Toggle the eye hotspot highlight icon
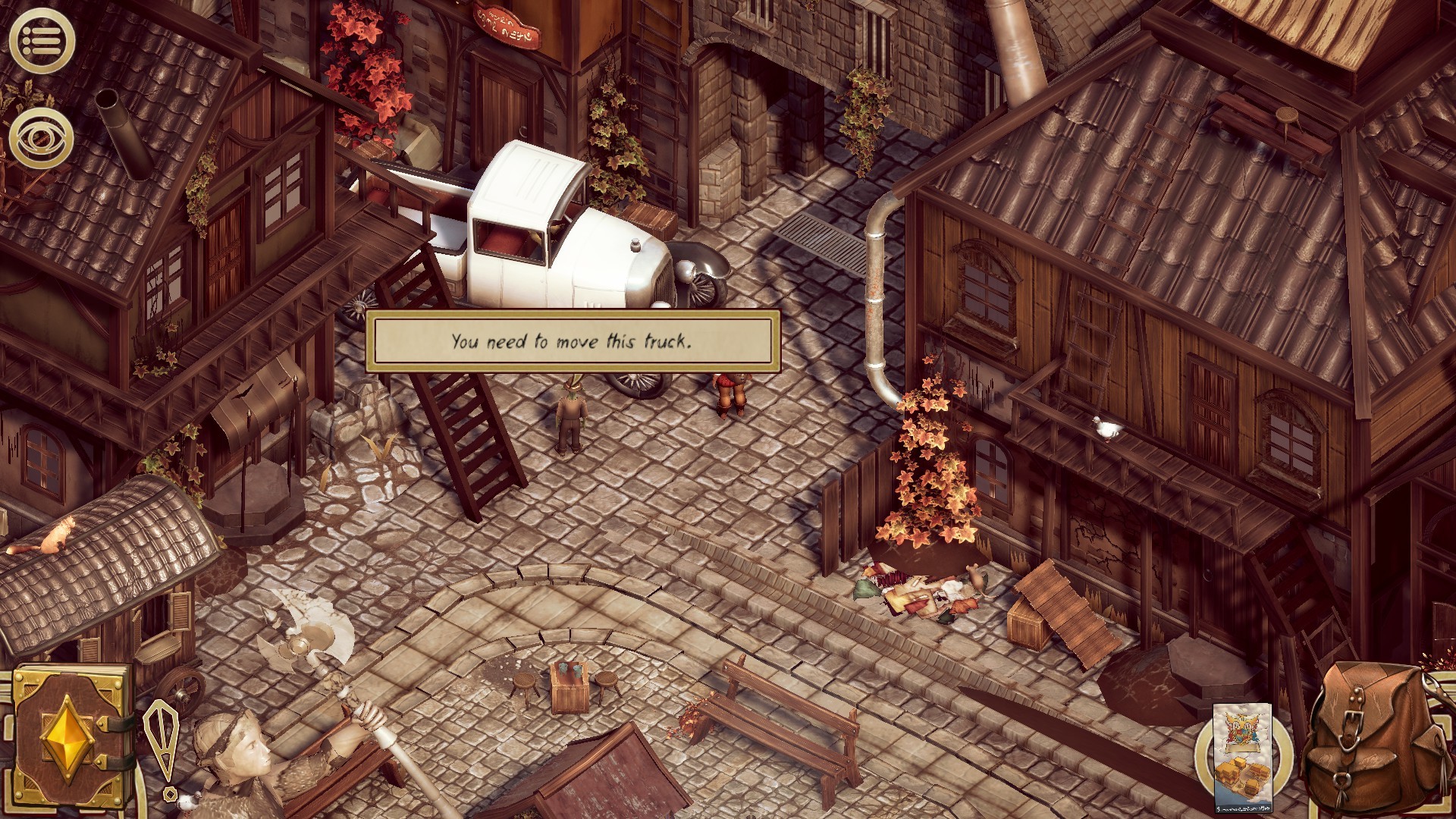The image size is (1456, 819). pos(42,138)
